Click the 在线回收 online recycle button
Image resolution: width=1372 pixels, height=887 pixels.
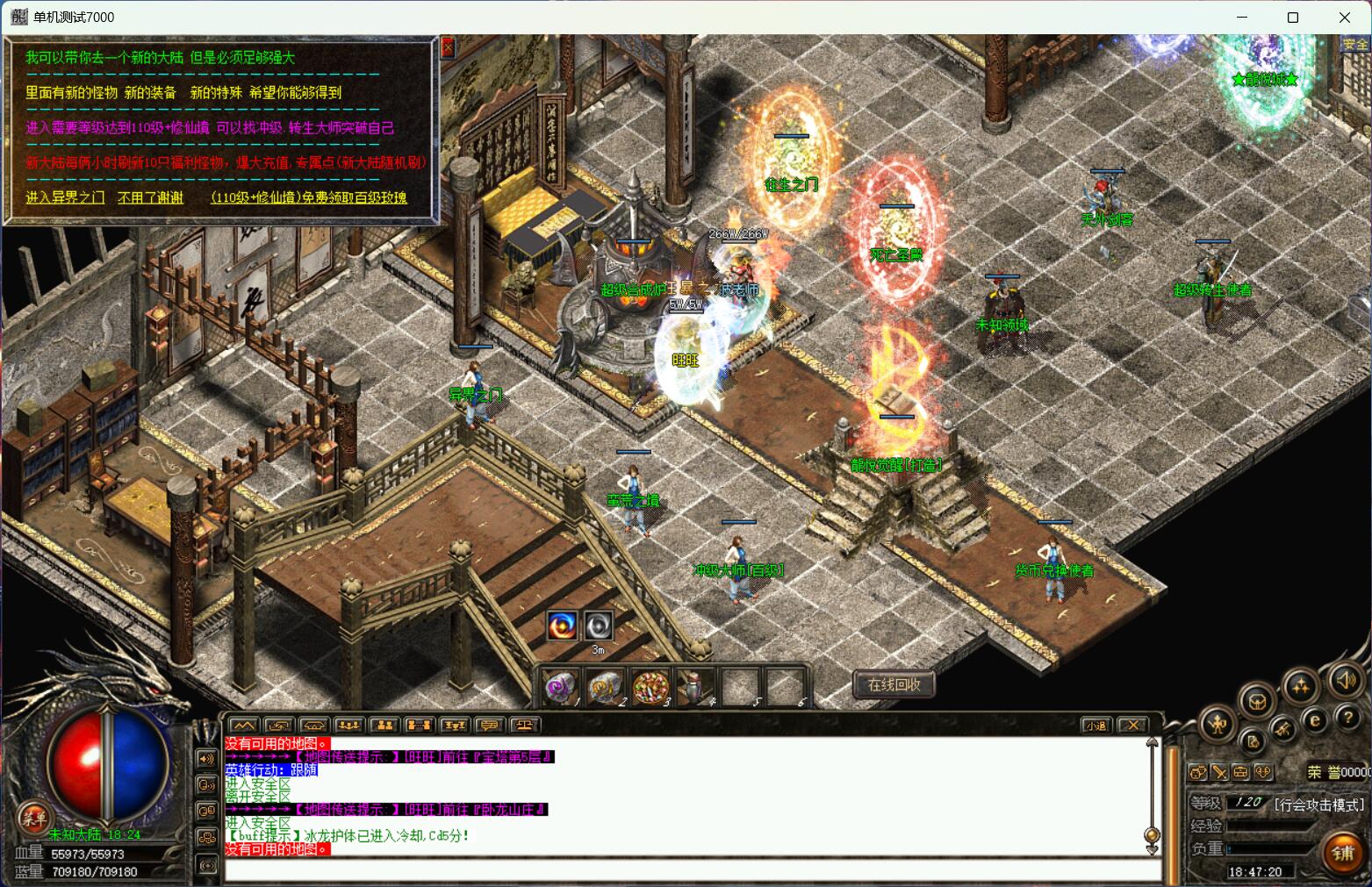coord(894,684)
